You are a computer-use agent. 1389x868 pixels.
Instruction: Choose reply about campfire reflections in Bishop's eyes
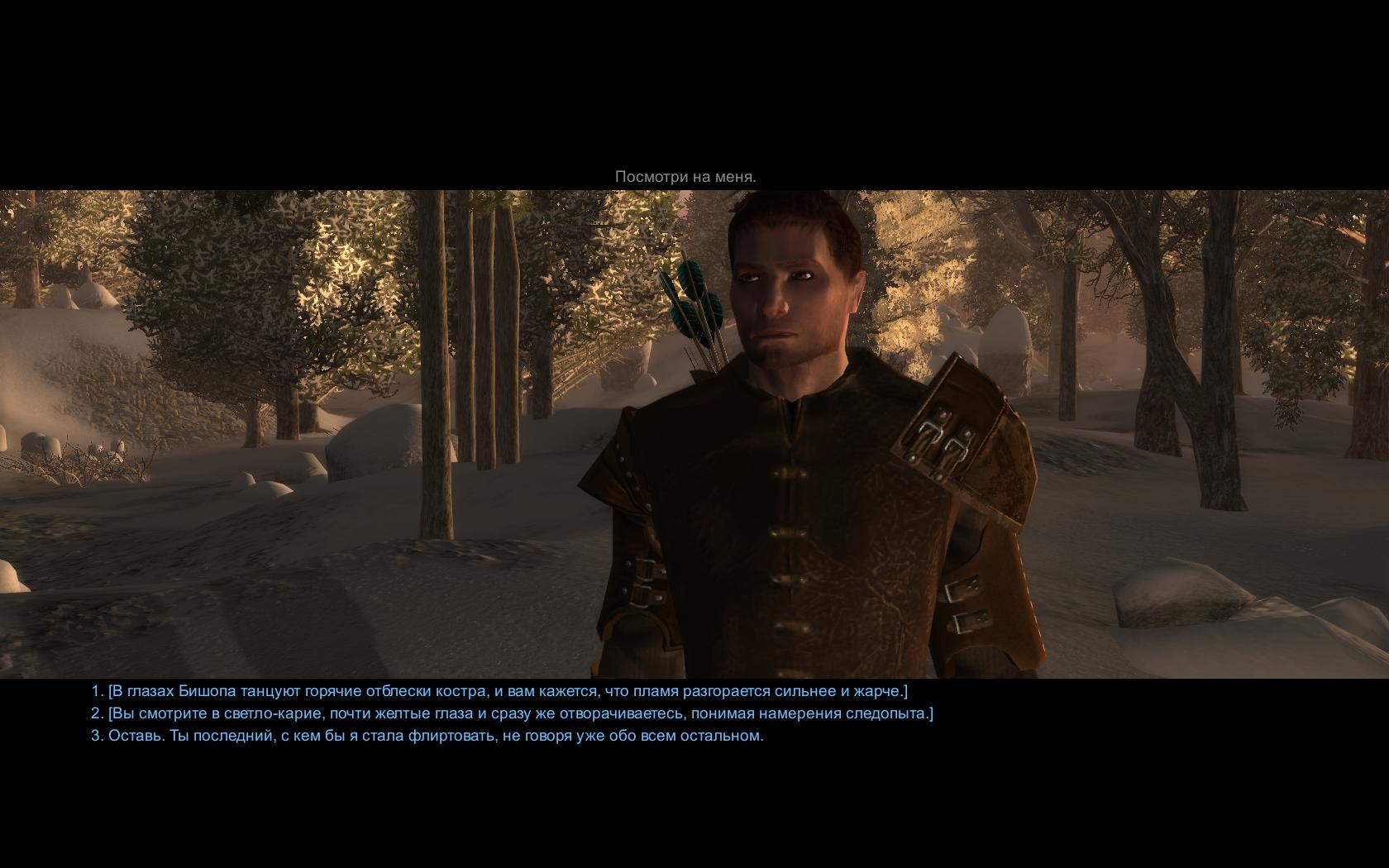coord(499,691)
